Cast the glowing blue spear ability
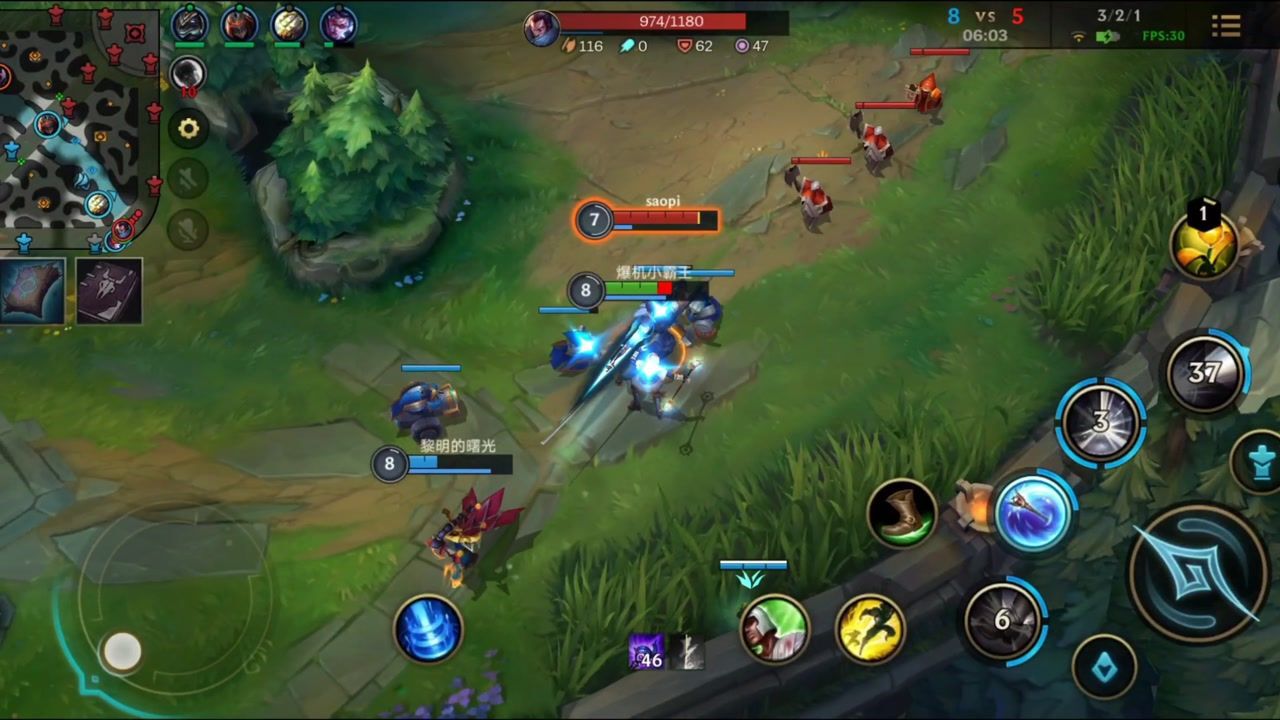Viewport: 1280px width, 720px height. tap(1032, 514)
